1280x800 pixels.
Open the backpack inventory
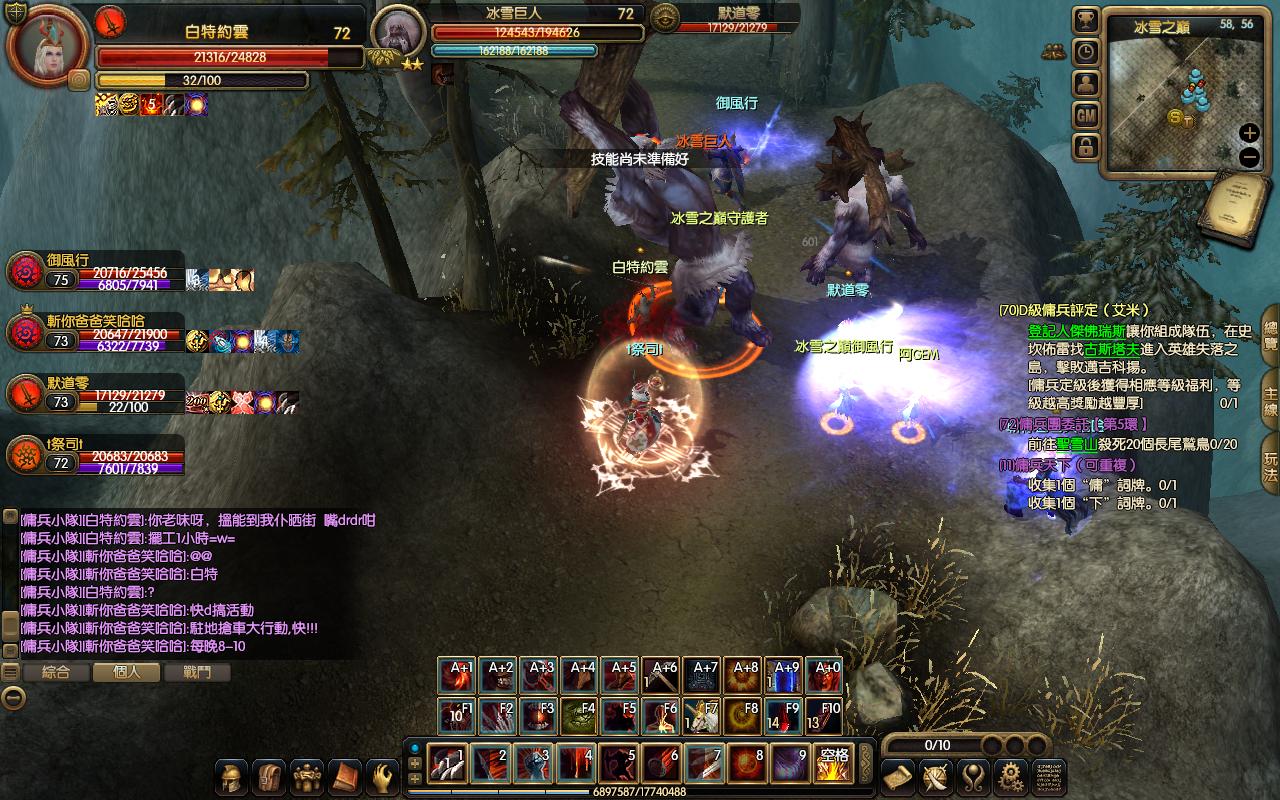270,777
